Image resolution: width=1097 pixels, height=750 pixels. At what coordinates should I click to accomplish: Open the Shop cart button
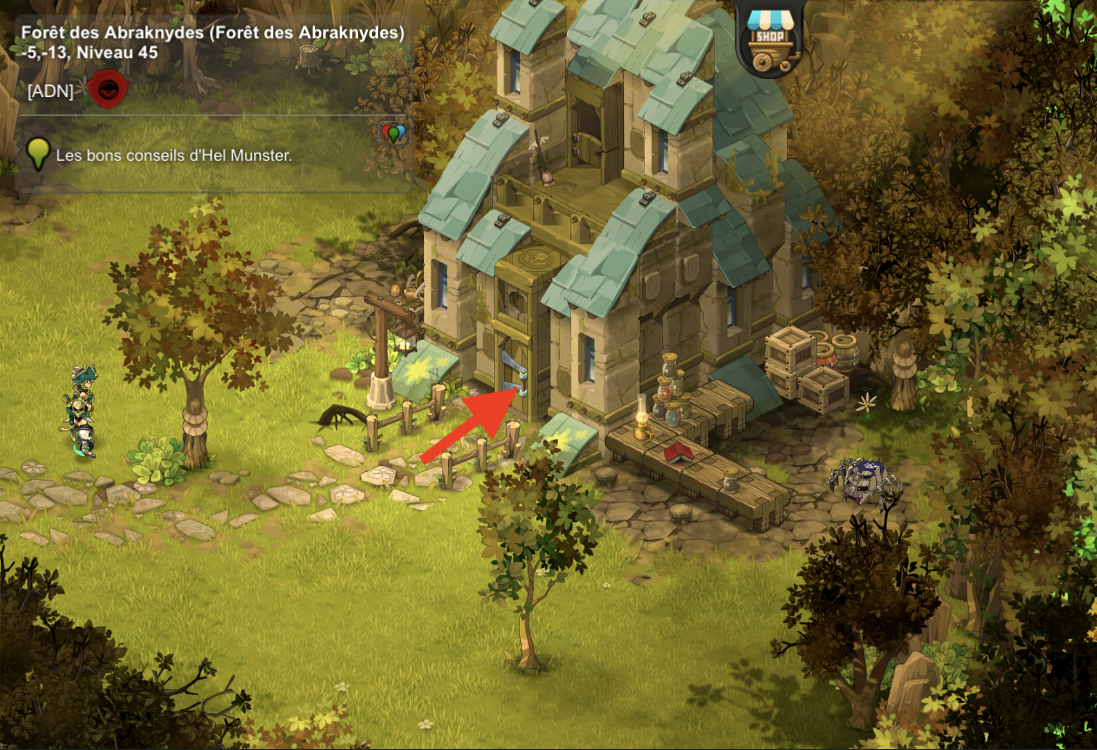(775, 34)
